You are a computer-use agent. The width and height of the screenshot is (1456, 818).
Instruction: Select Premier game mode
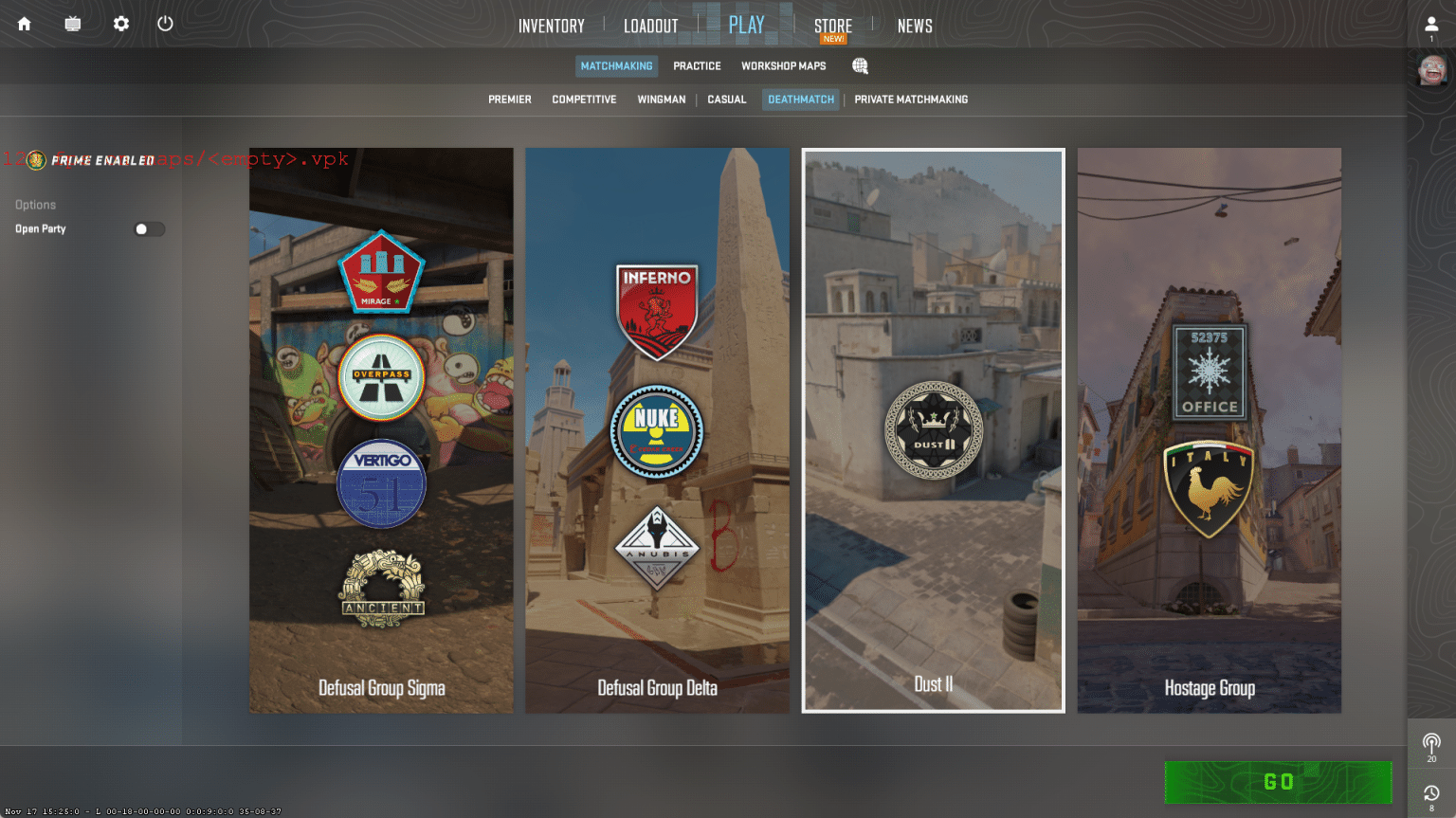[x=509, y=100]
